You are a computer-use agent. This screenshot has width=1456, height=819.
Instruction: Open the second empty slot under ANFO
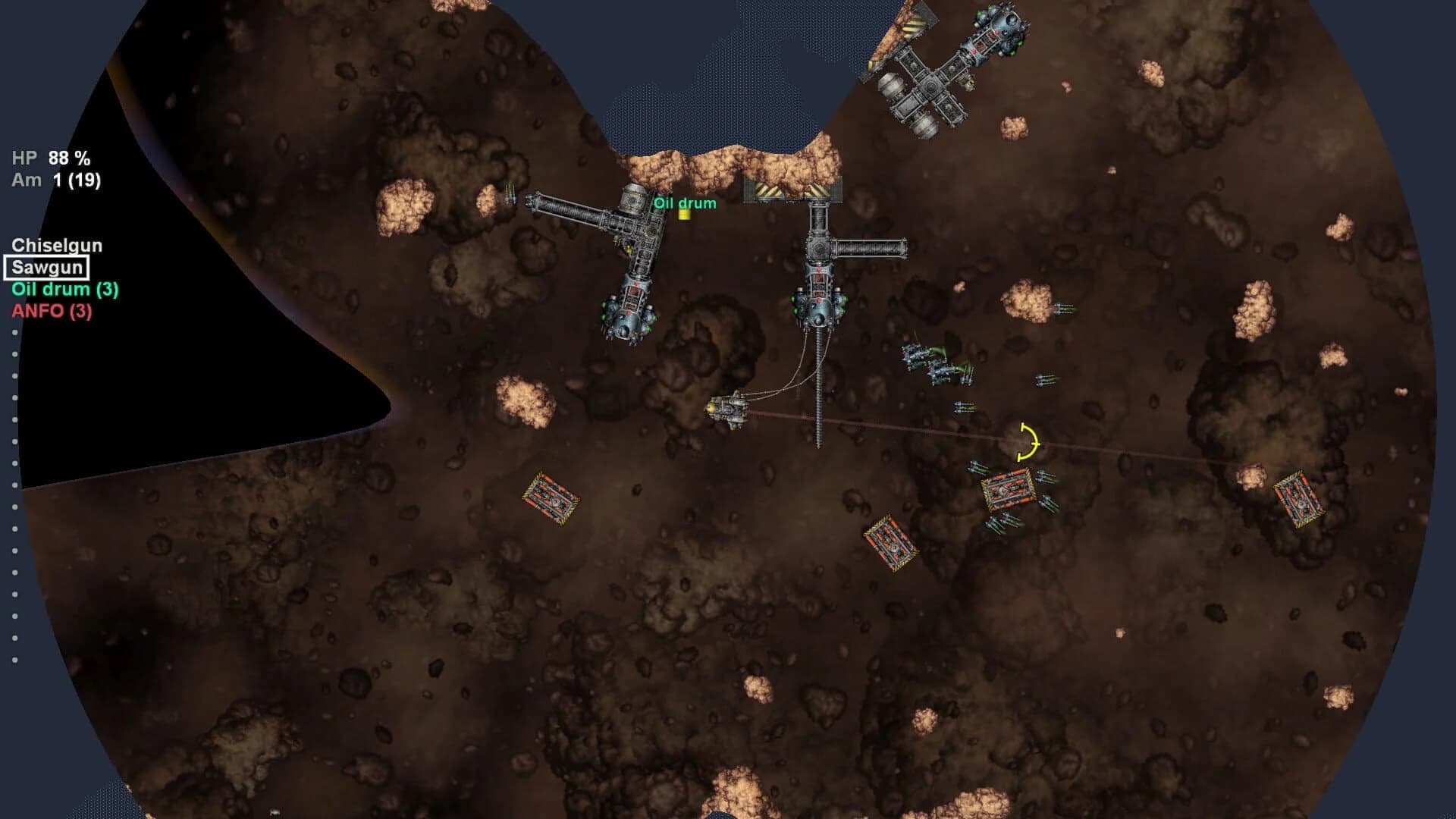click(14, 353)
